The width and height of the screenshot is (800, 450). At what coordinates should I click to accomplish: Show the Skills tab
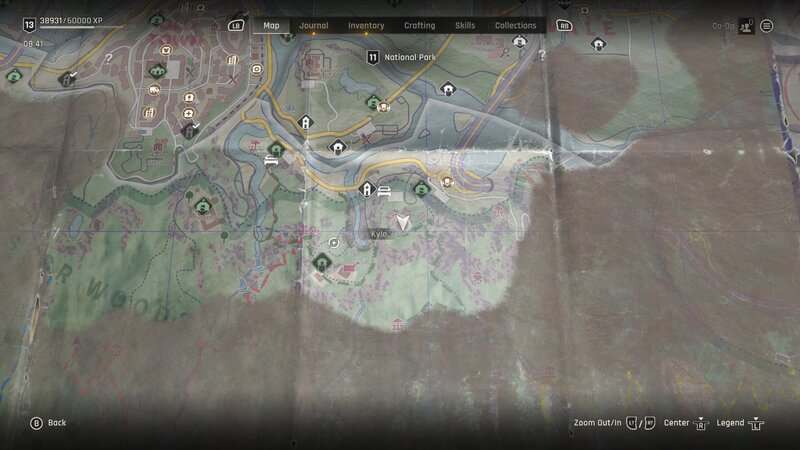coord(465,26)
